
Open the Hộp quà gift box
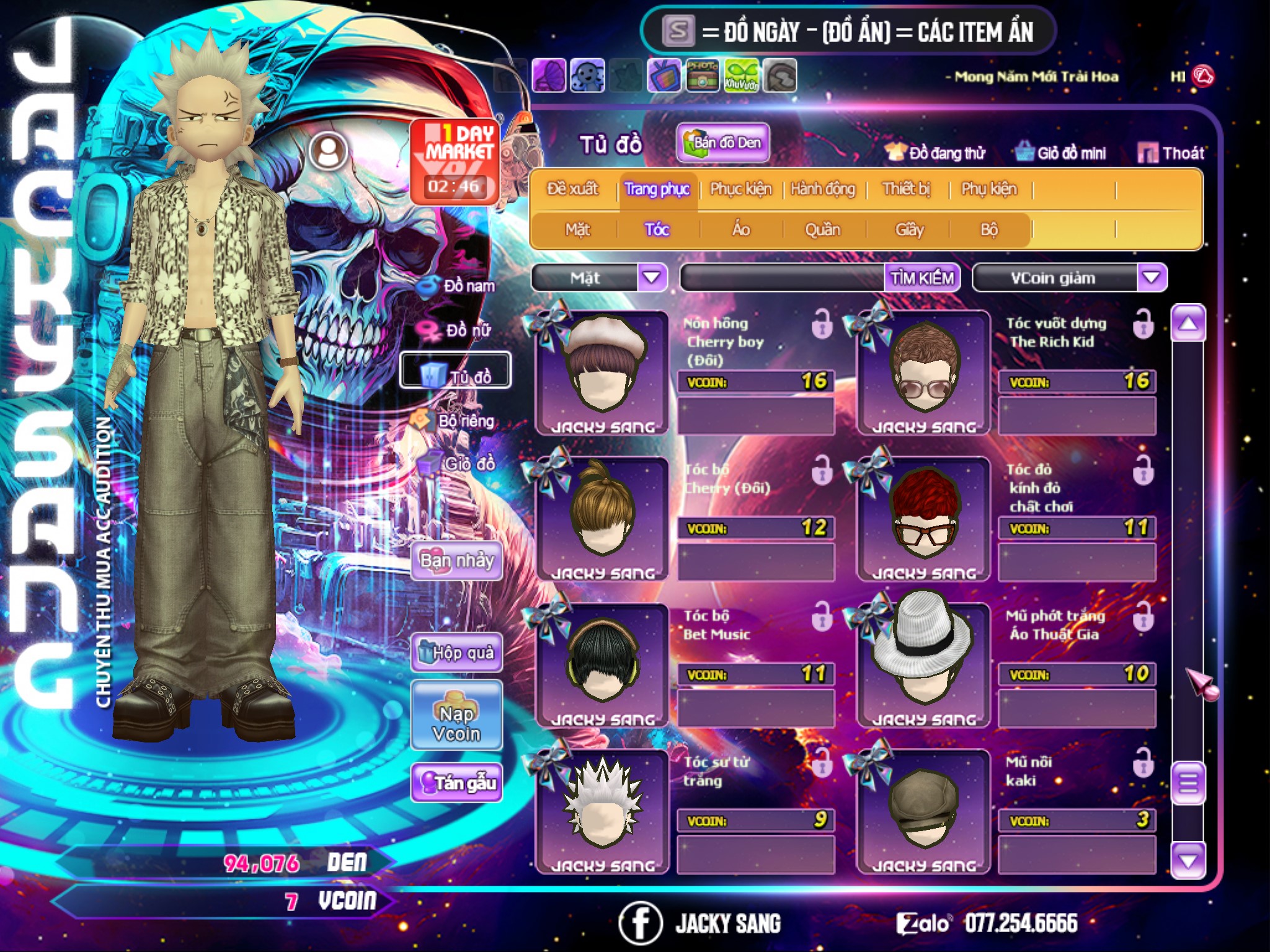(x=457, y=653)
